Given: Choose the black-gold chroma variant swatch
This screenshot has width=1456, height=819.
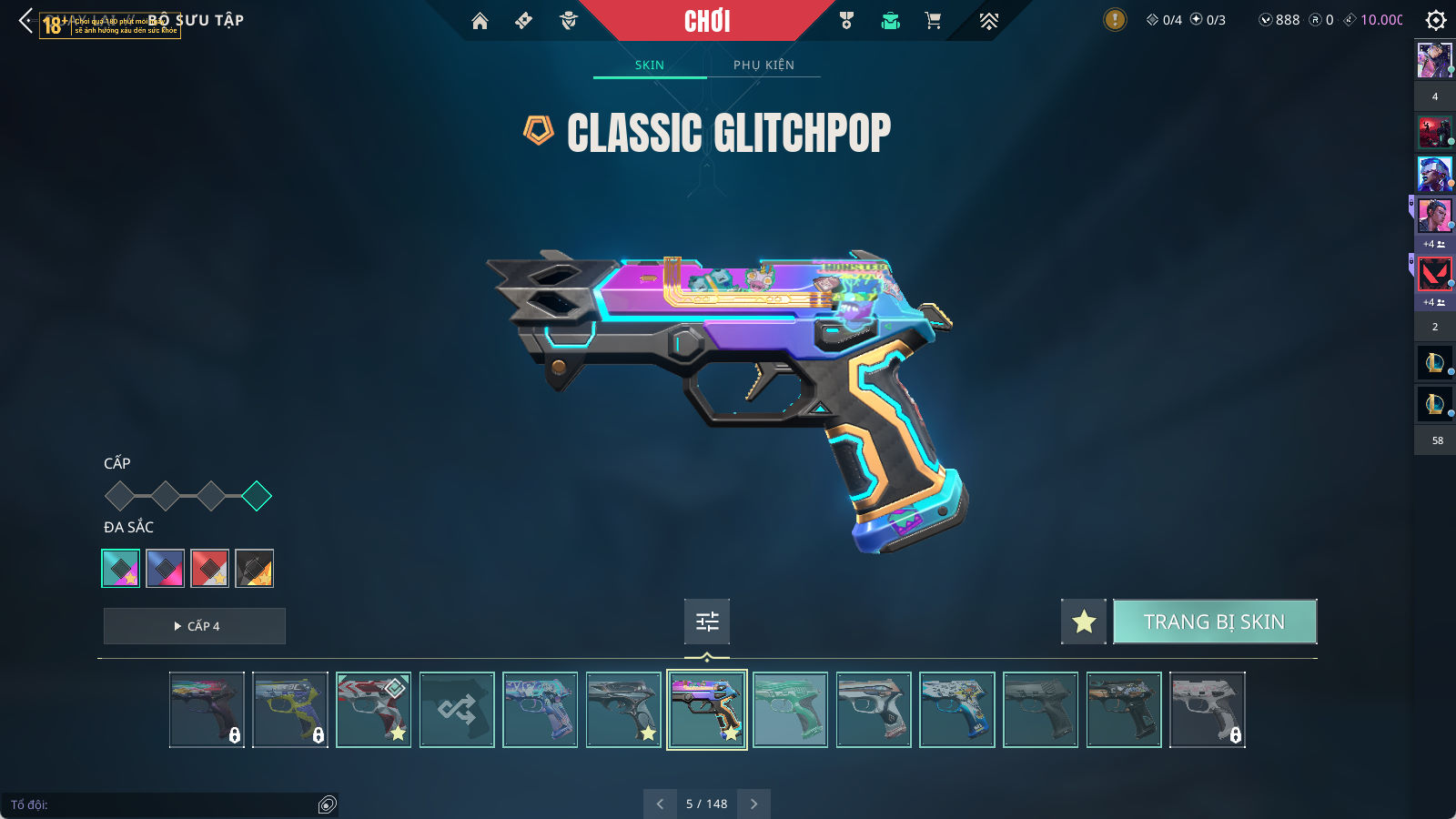Looking at the screenshot, I should 254,569.
